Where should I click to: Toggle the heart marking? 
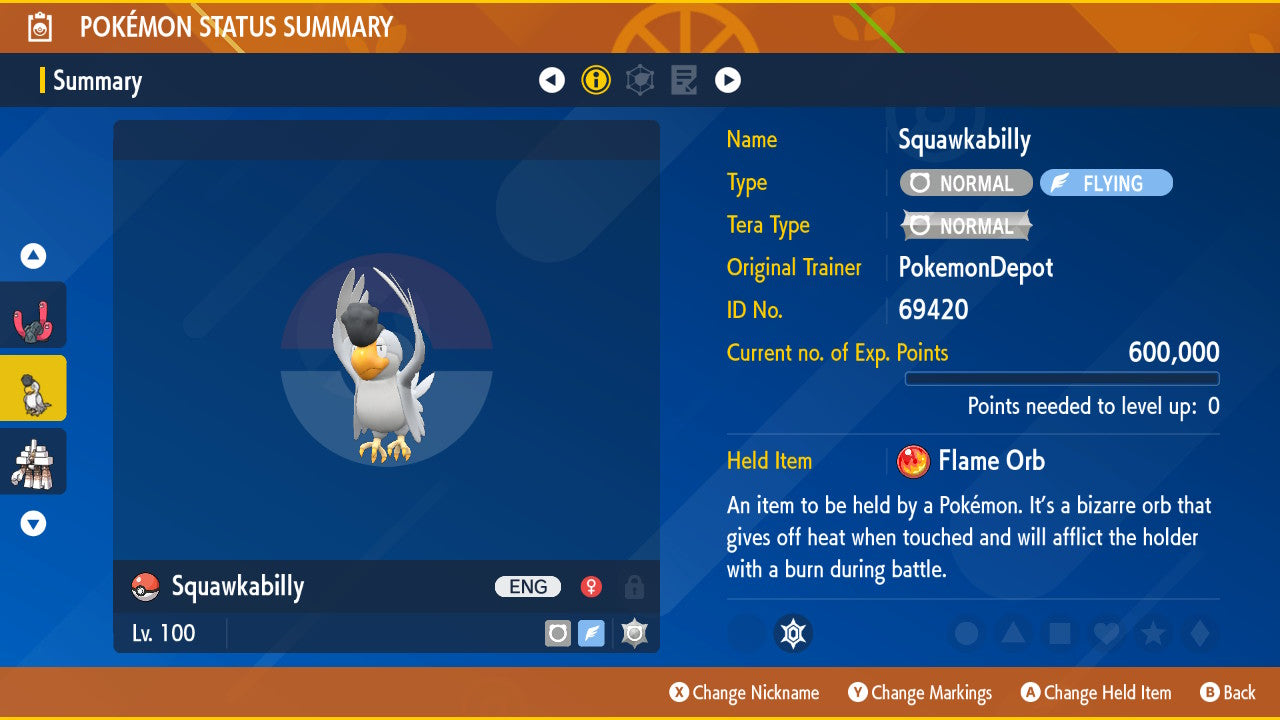click(1105, 633)
